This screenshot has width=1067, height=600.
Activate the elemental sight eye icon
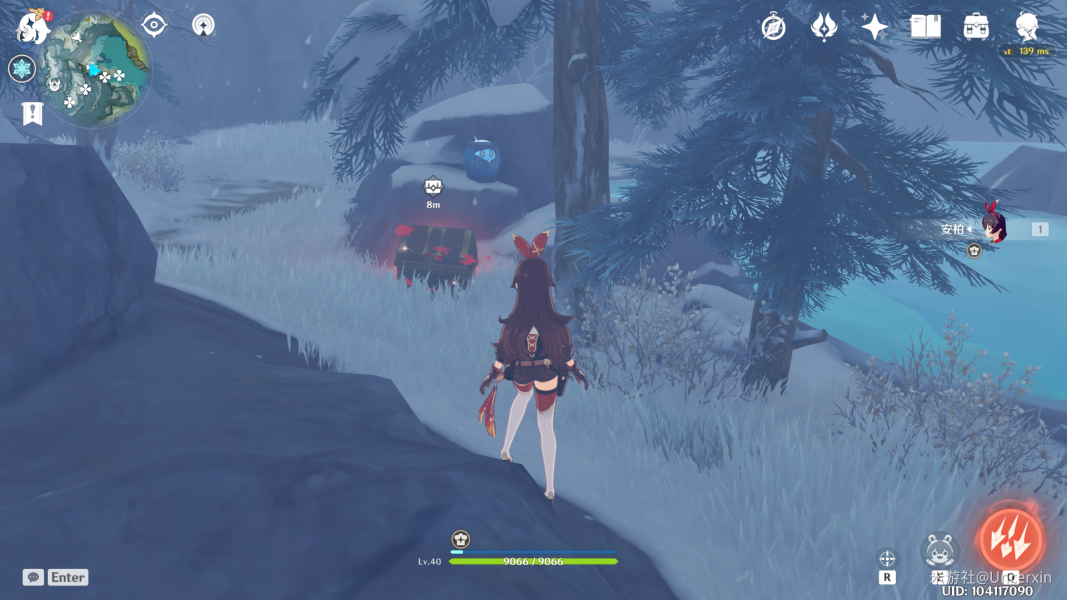[154, 25]
